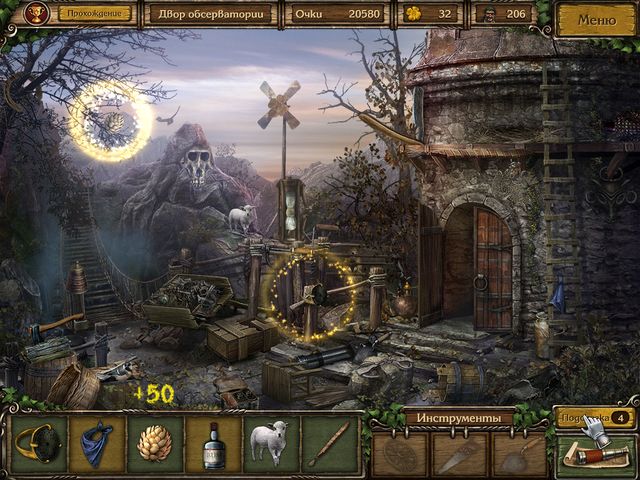Select the saw tool slot
The width and height of the screenshot is (640, 480).
coord(460,455)
